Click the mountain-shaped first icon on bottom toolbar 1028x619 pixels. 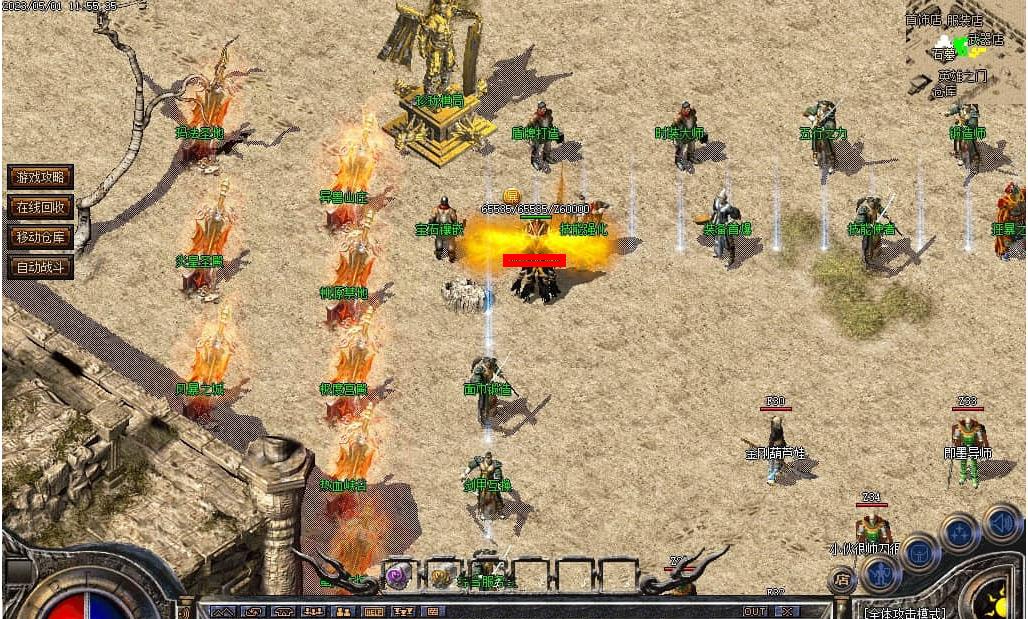pyautogui.click(x=222, y=611)
